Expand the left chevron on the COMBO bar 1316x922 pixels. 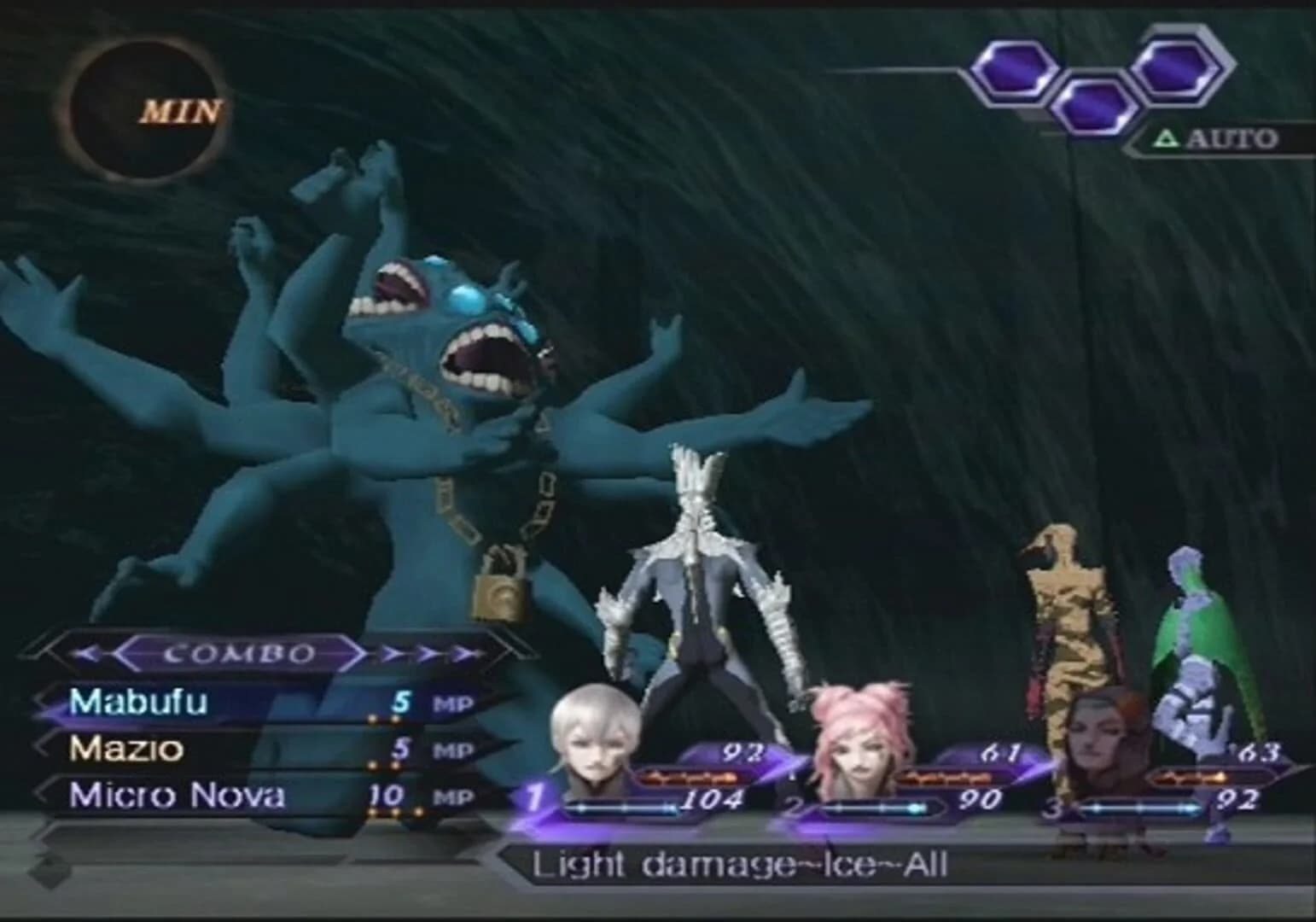[85, 654]
